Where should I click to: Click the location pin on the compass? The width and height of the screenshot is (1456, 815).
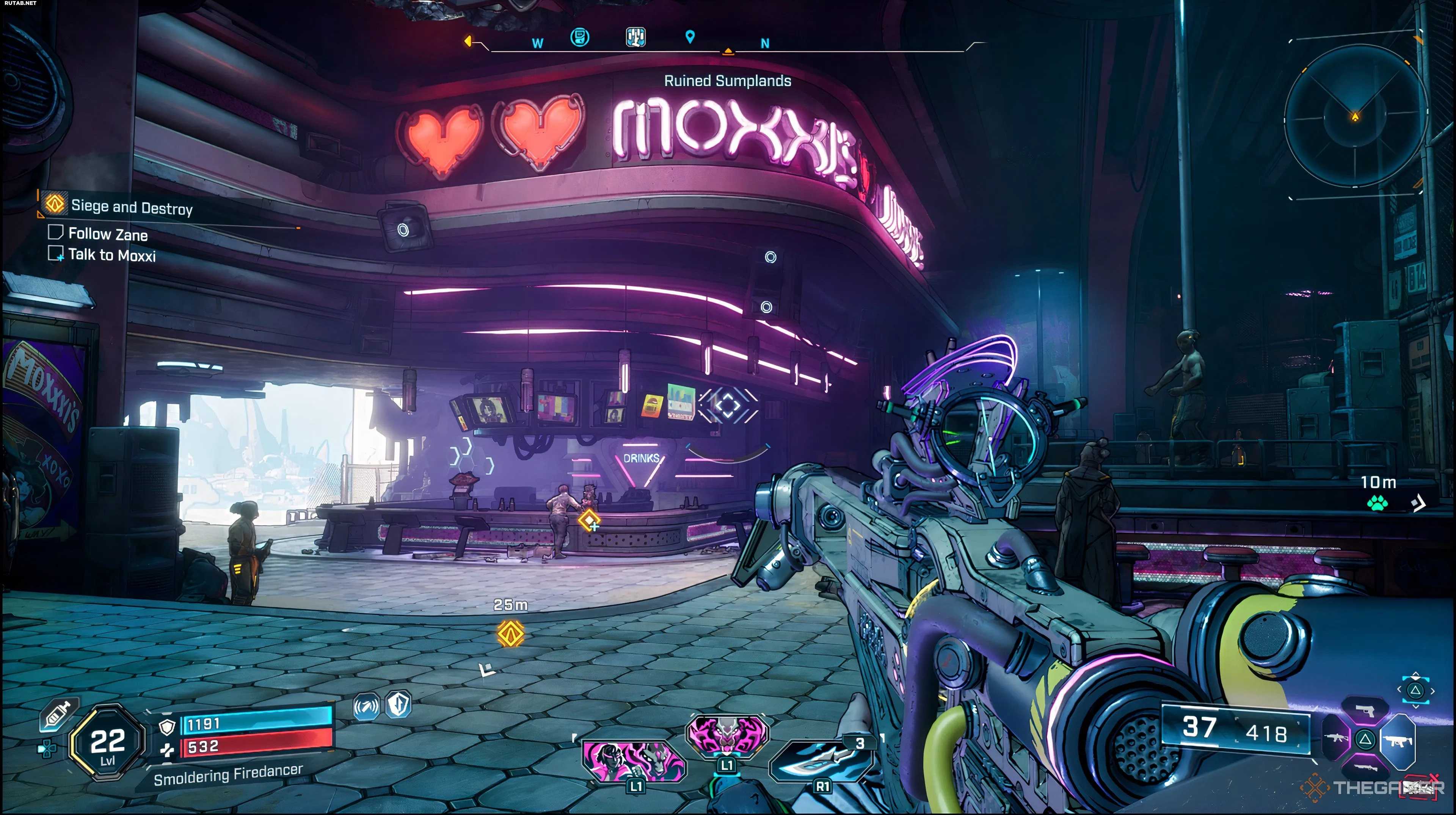(x=690, y=37)
